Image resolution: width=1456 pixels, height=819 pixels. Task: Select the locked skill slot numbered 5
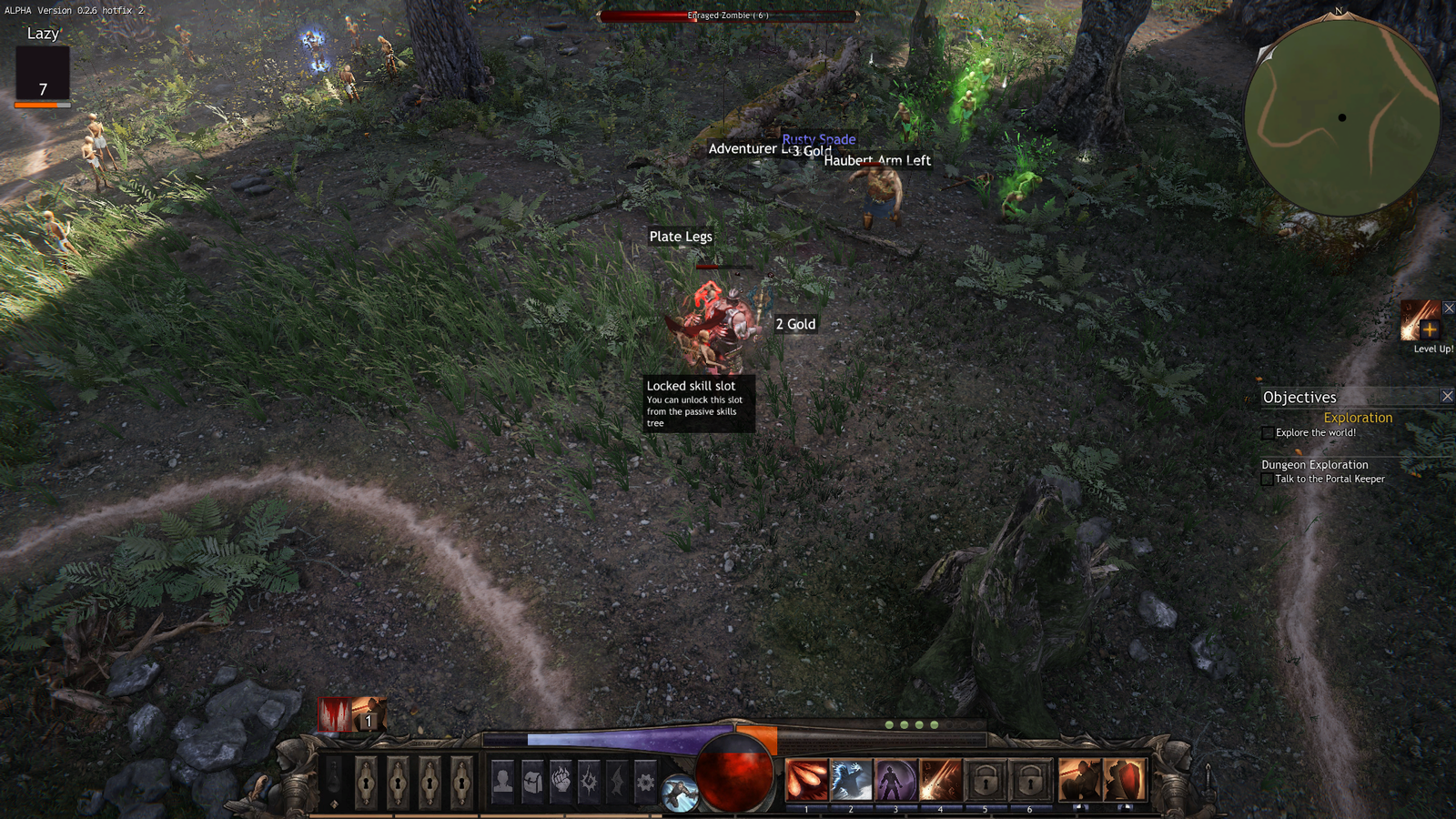point(985,781)
